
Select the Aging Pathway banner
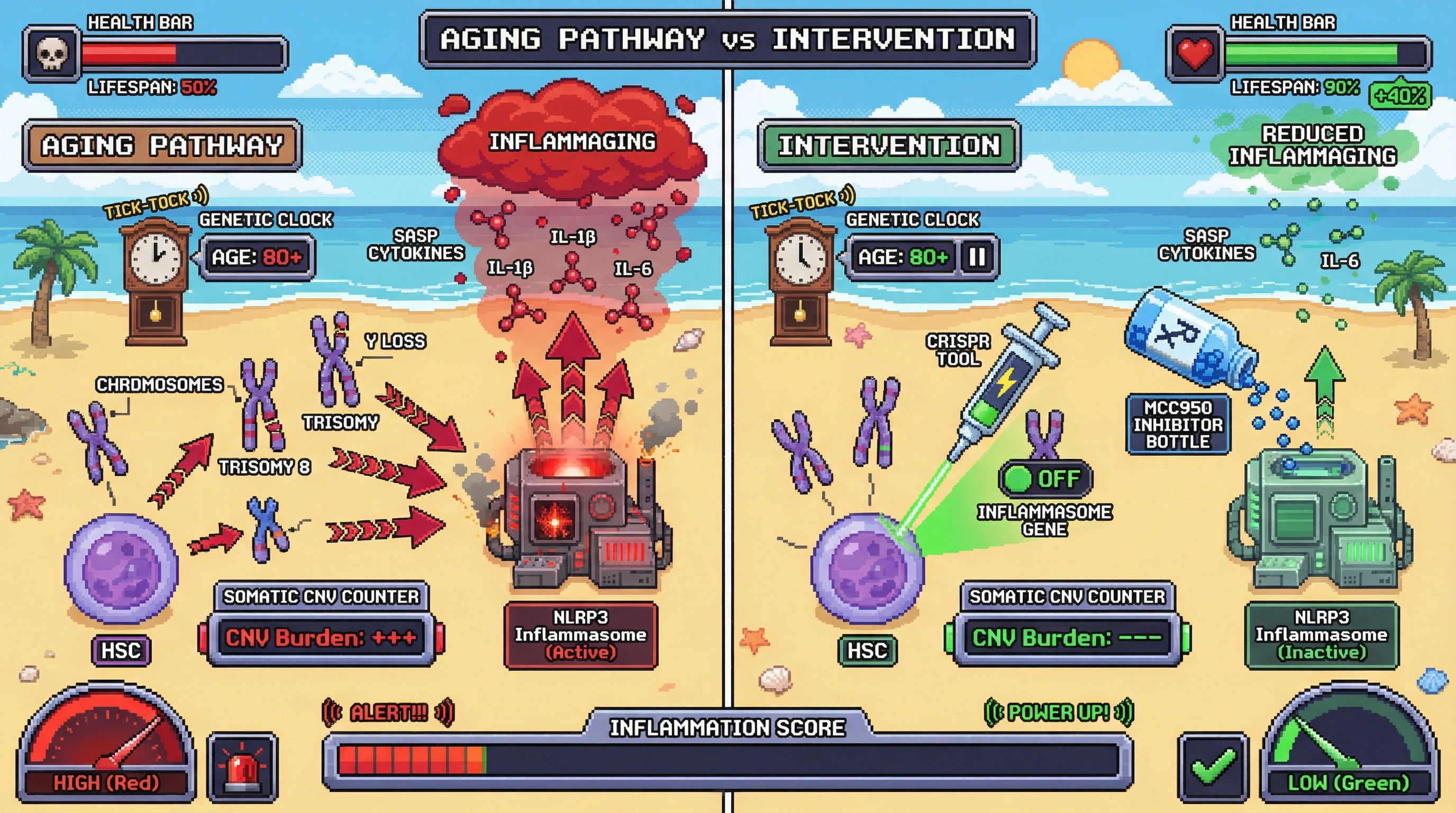162,146
